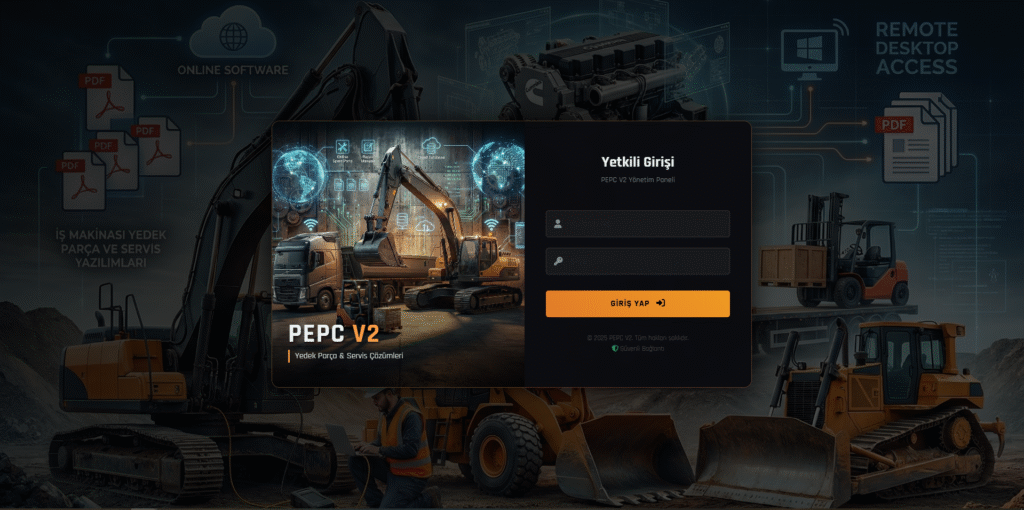This screenshot has height=510, width=1024.
Task: Click the orange GİRİŞ YAP button
Action: click(637, 303)
